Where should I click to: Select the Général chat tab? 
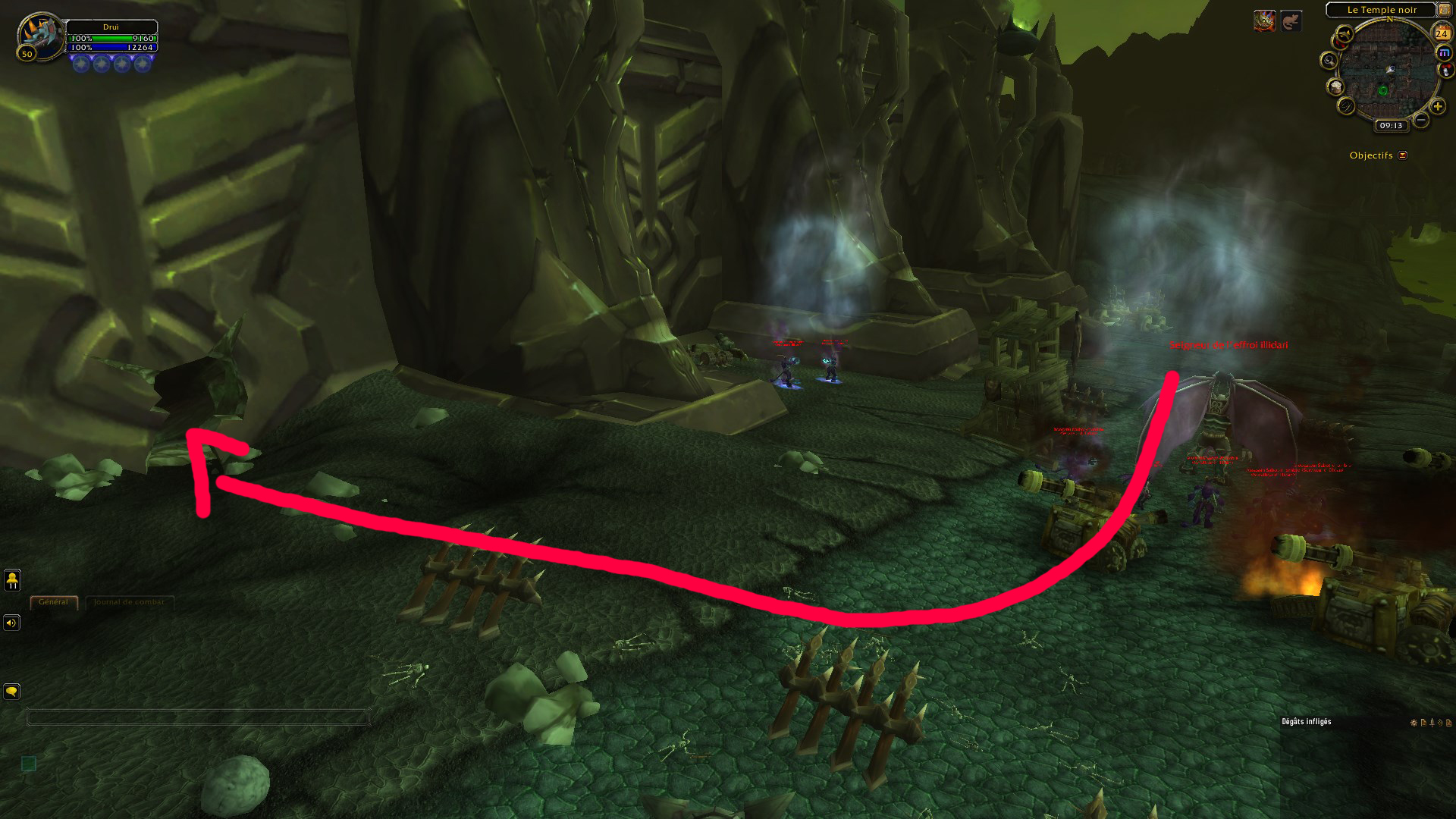pyautogui.click(x=53, y=601)
